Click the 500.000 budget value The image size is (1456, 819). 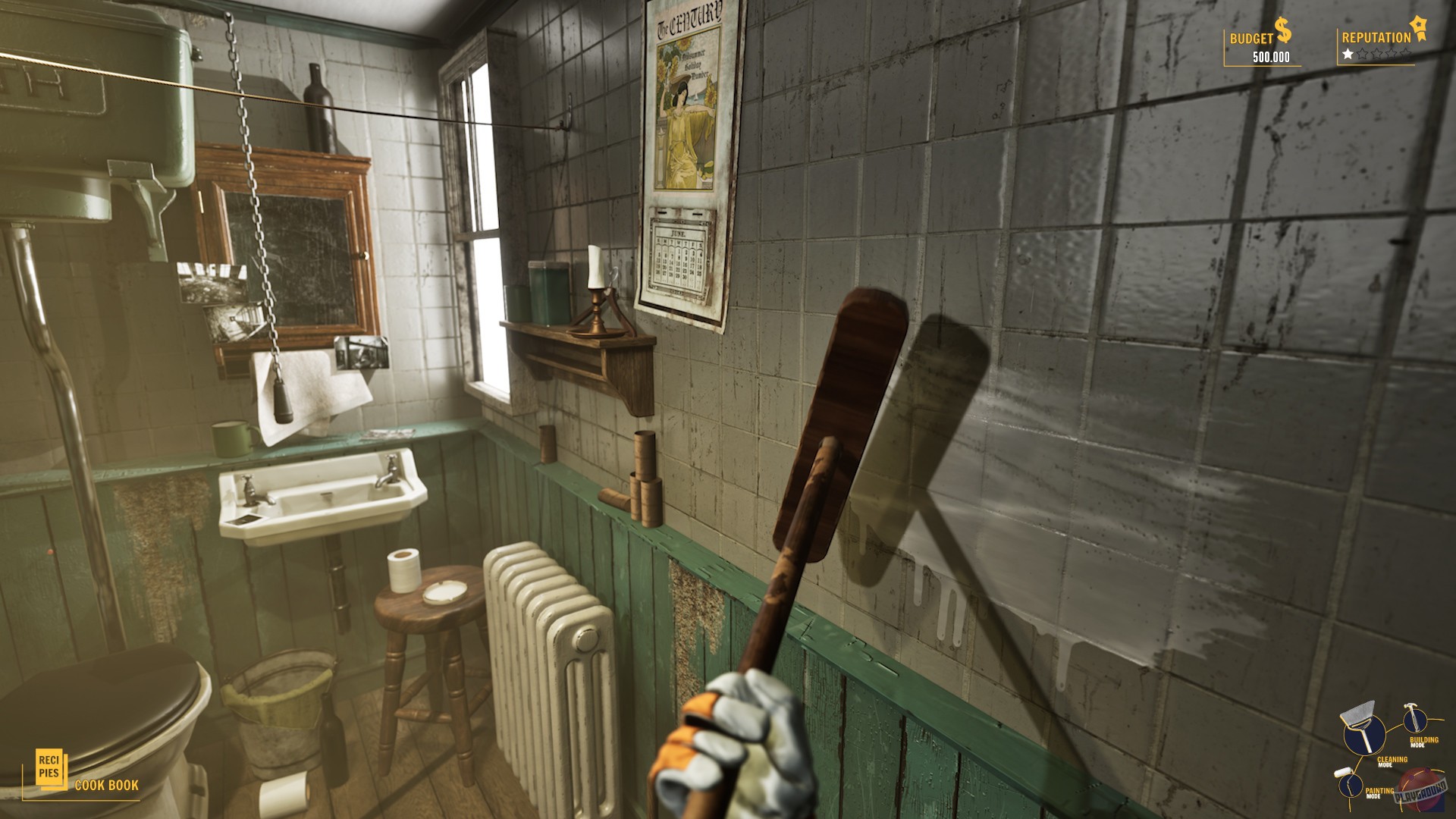point(1271,55)
